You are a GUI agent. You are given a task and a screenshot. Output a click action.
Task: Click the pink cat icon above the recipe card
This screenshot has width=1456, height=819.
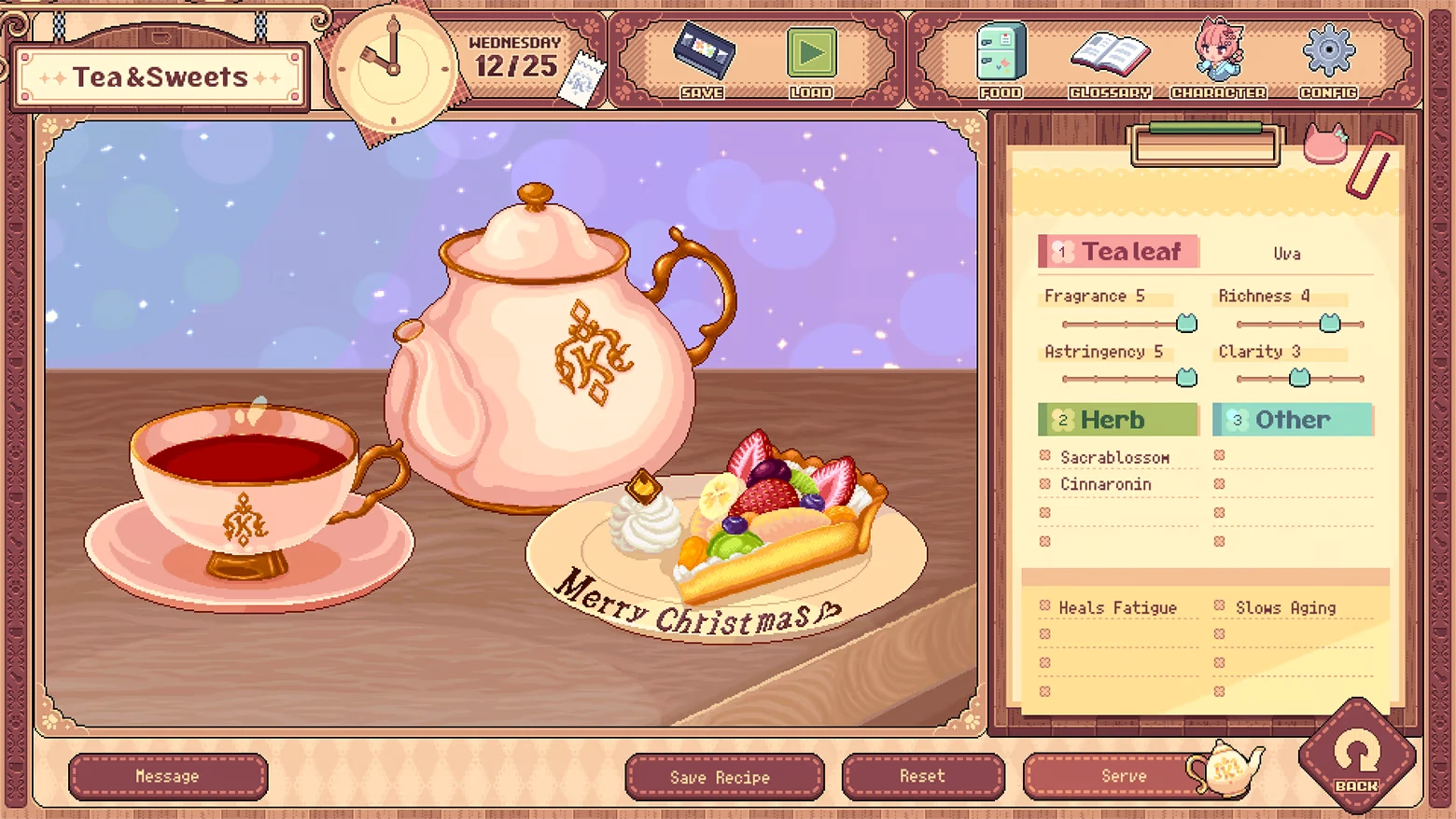click(x=1326, y=145)
